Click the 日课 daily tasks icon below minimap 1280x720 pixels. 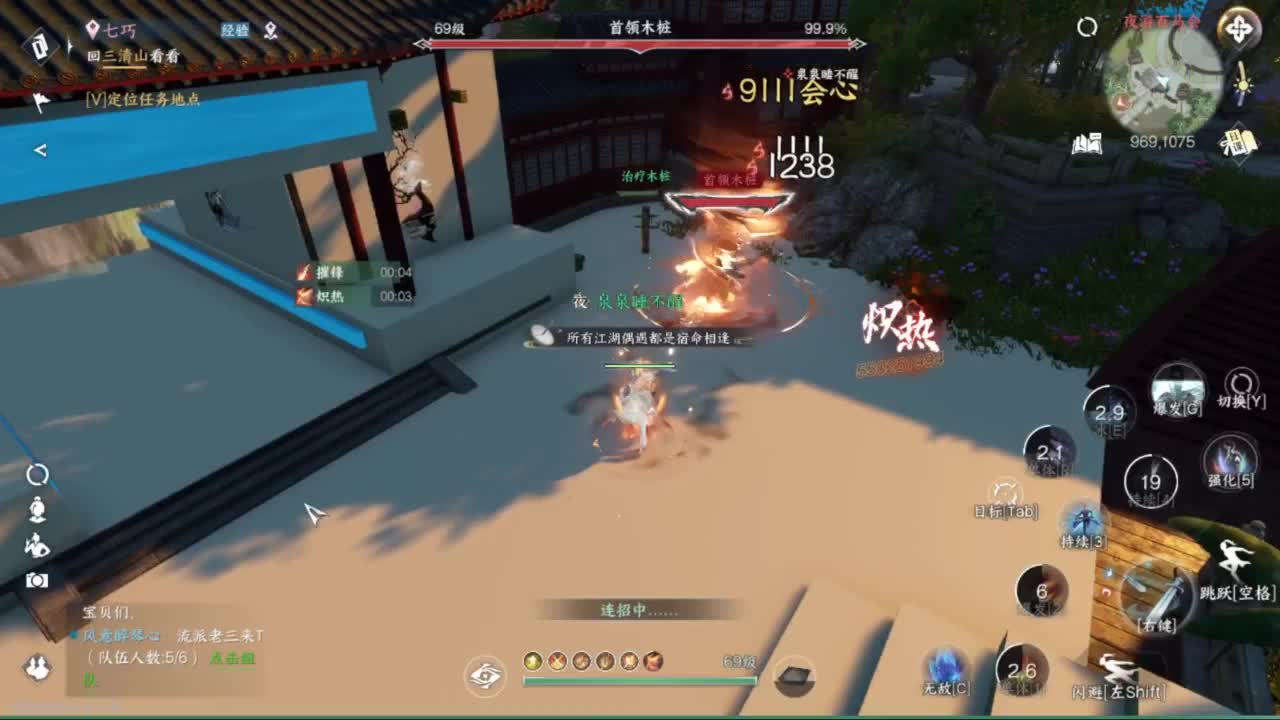(1239, 142)
